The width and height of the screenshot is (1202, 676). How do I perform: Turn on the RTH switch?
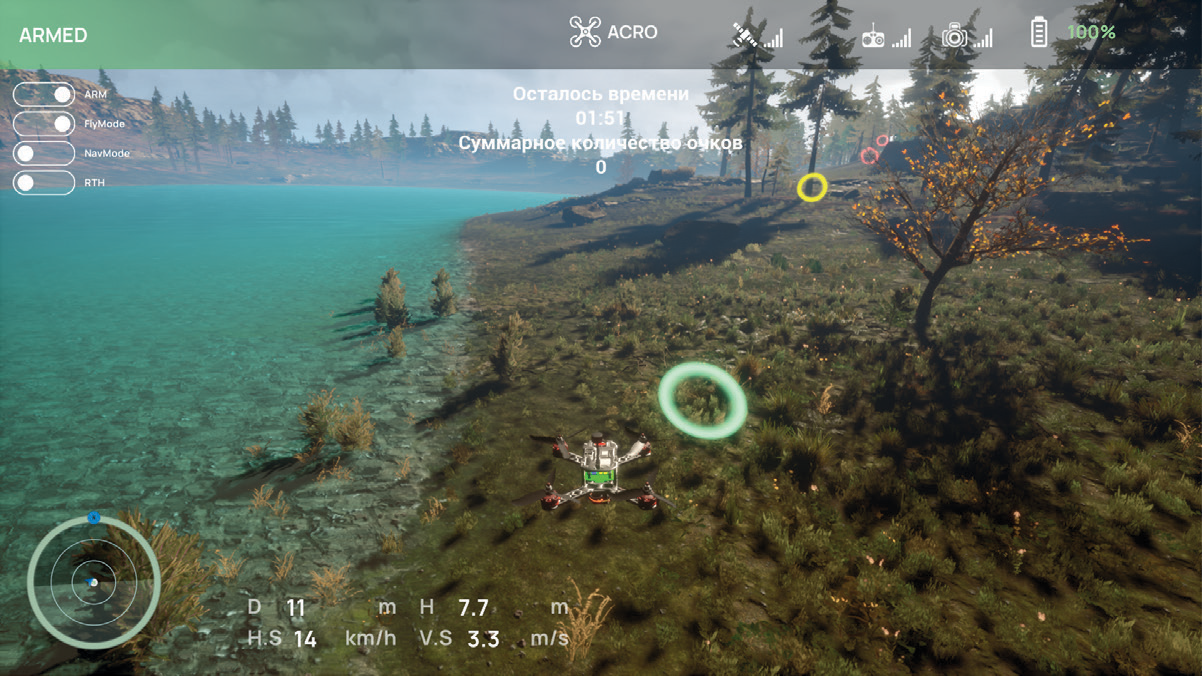point(44,183)
